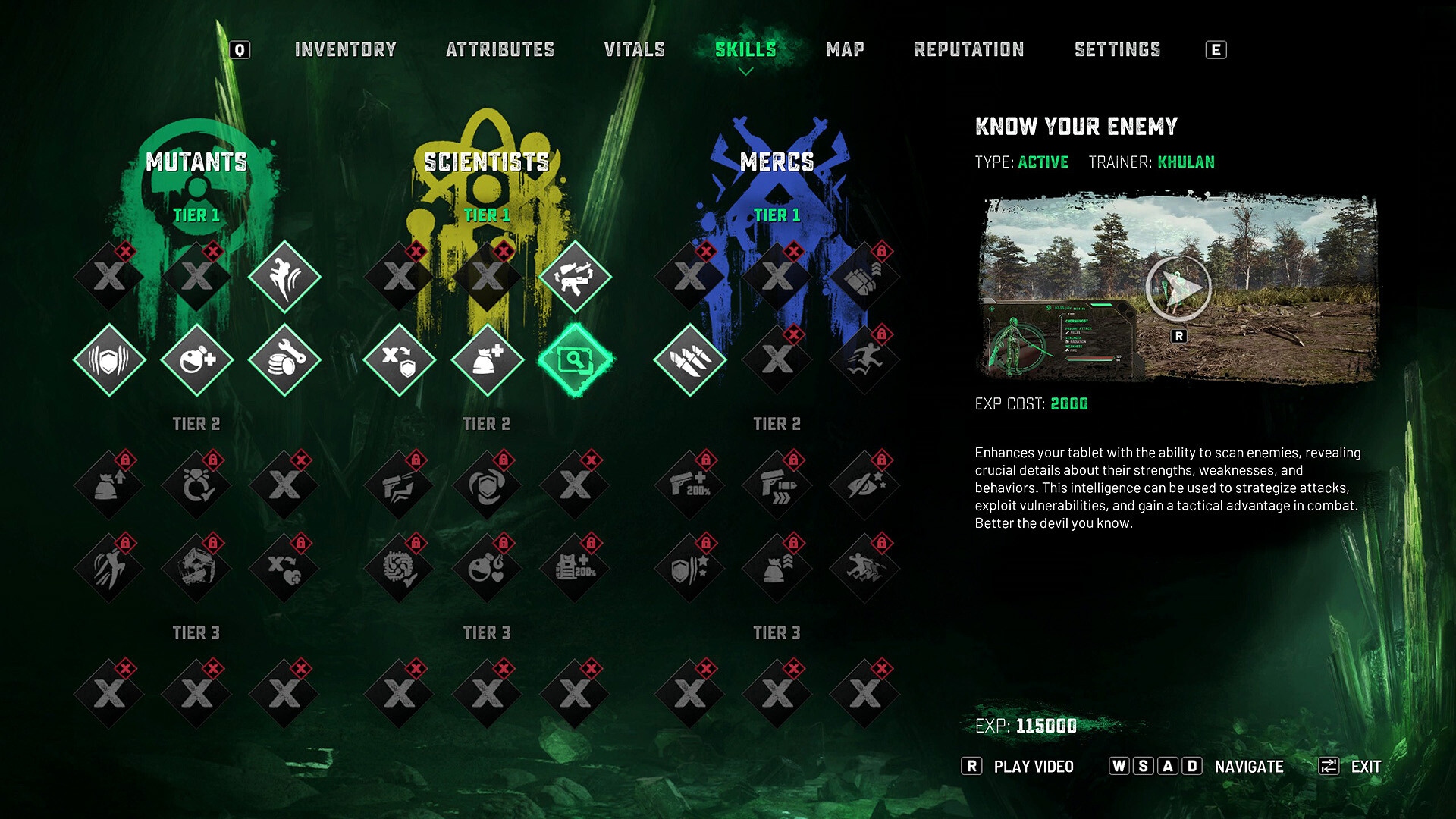Switch to the Attributes tab
Viewport: 1456px width, 819px height.
pos(500,50)
